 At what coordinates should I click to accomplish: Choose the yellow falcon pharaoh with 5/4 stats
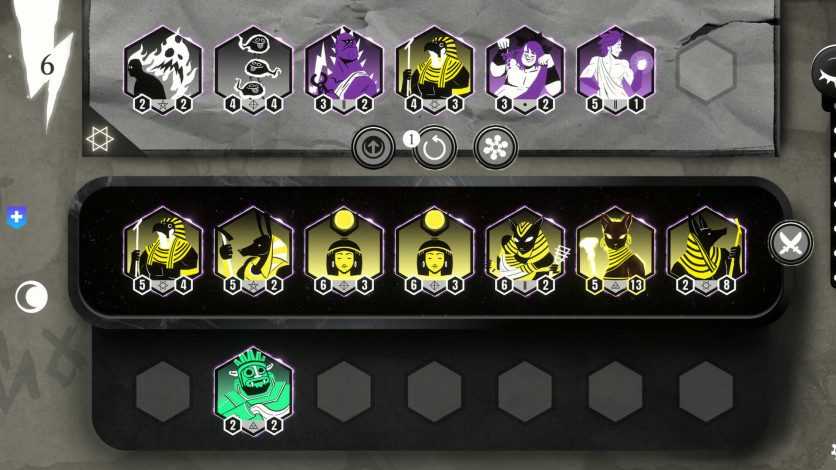tap(163, 249)
